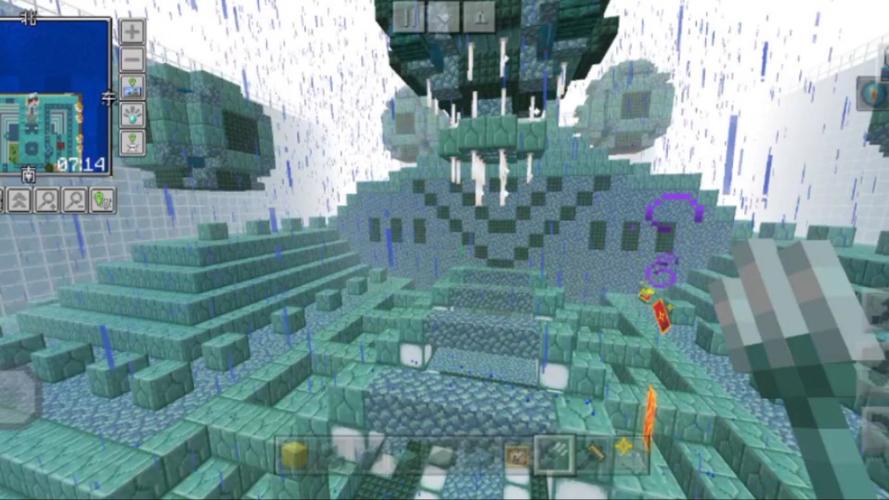
Task: Click the green marker button above the skull
Action: click(132, 143)
